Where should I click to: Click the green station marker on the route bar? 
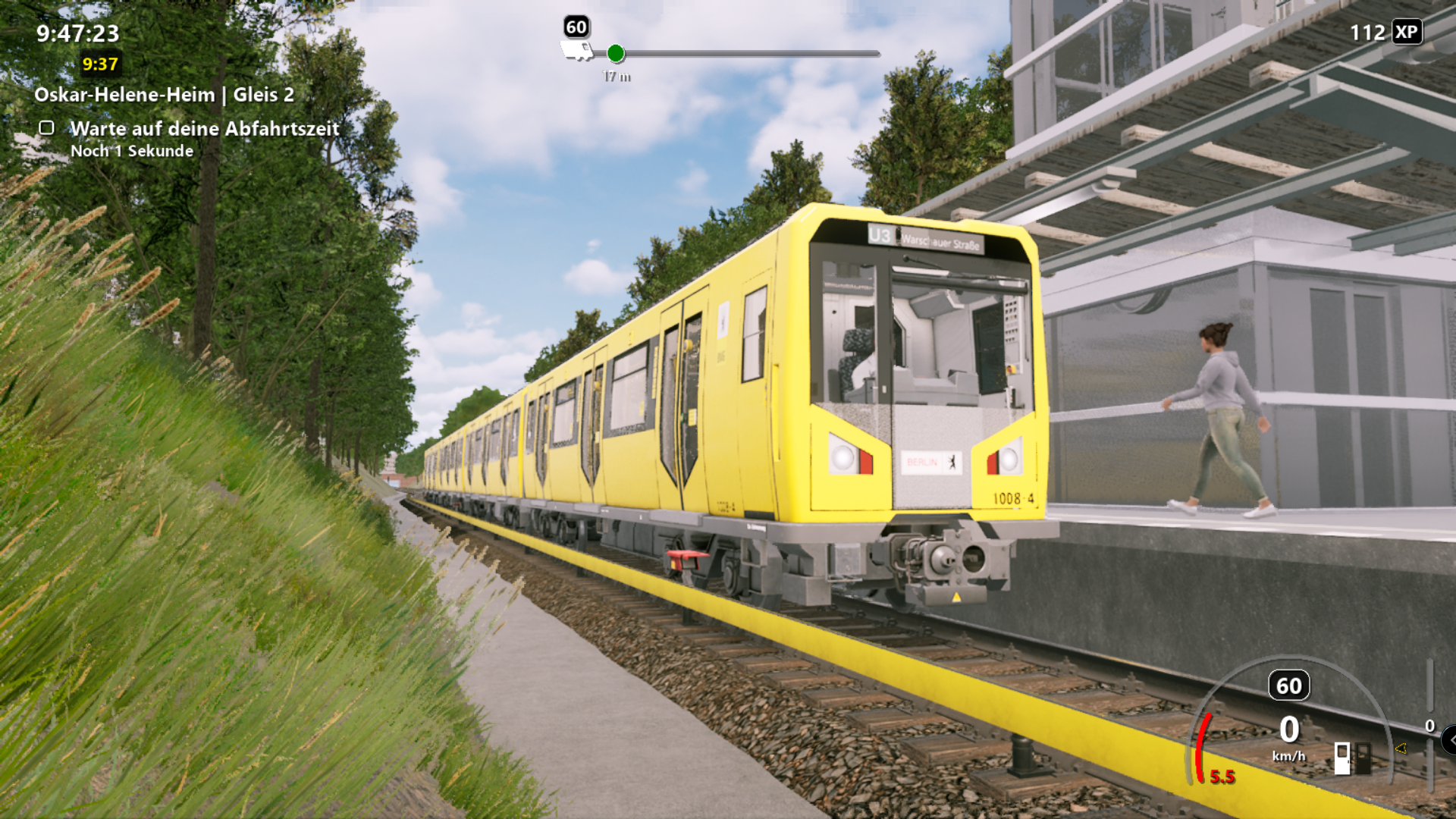coord(616,53)
